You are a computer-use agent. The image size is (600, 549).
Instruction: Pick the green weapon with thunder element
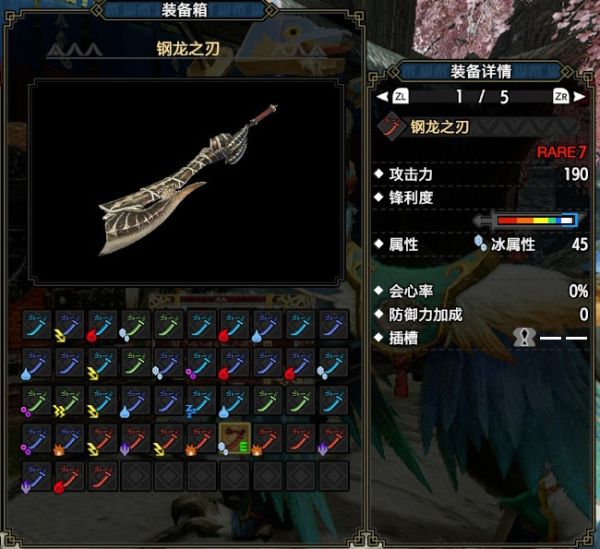tap(70, 401)
